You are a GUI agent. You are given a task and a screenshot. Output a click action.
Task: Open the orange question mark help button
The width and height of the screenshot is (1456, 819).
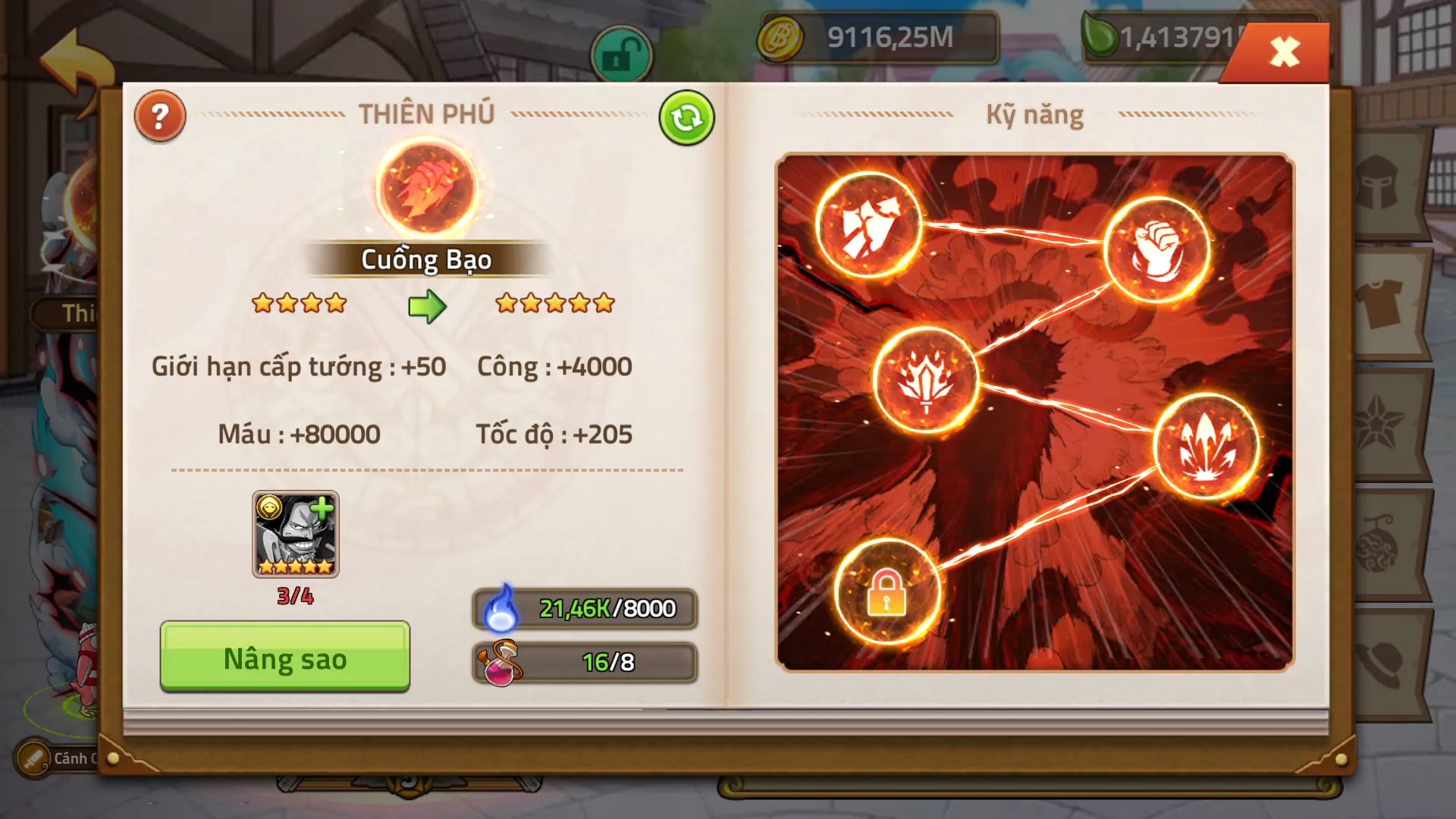(159, 115)
